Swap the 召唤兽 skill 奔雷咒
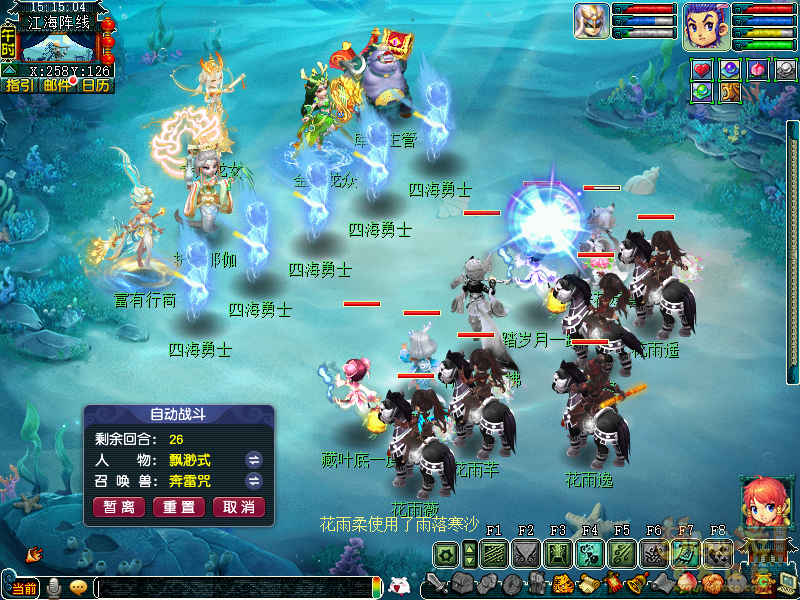Image resolution: width=800 pixels, height=600 pixels. coord(254,481)
